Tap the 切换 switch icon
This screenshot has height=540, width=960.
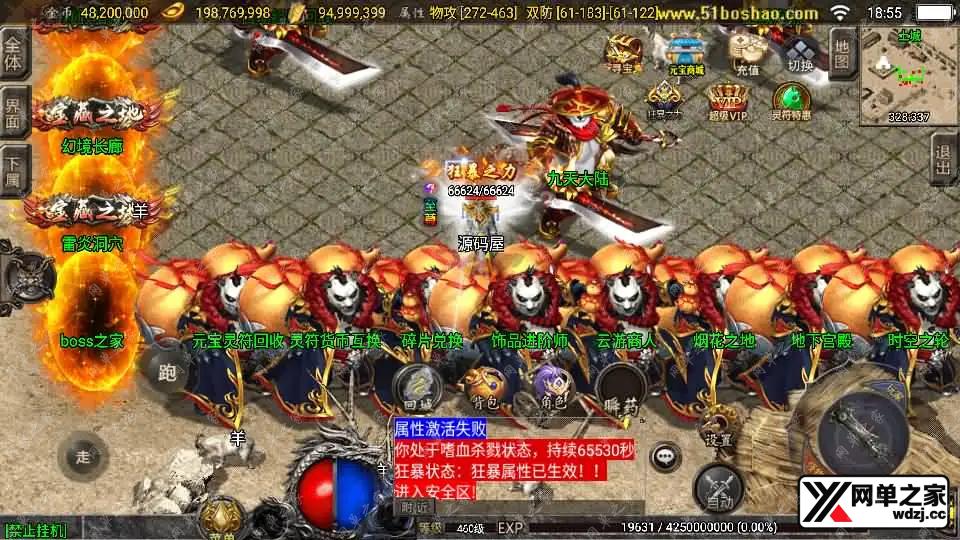click(800, 53)
